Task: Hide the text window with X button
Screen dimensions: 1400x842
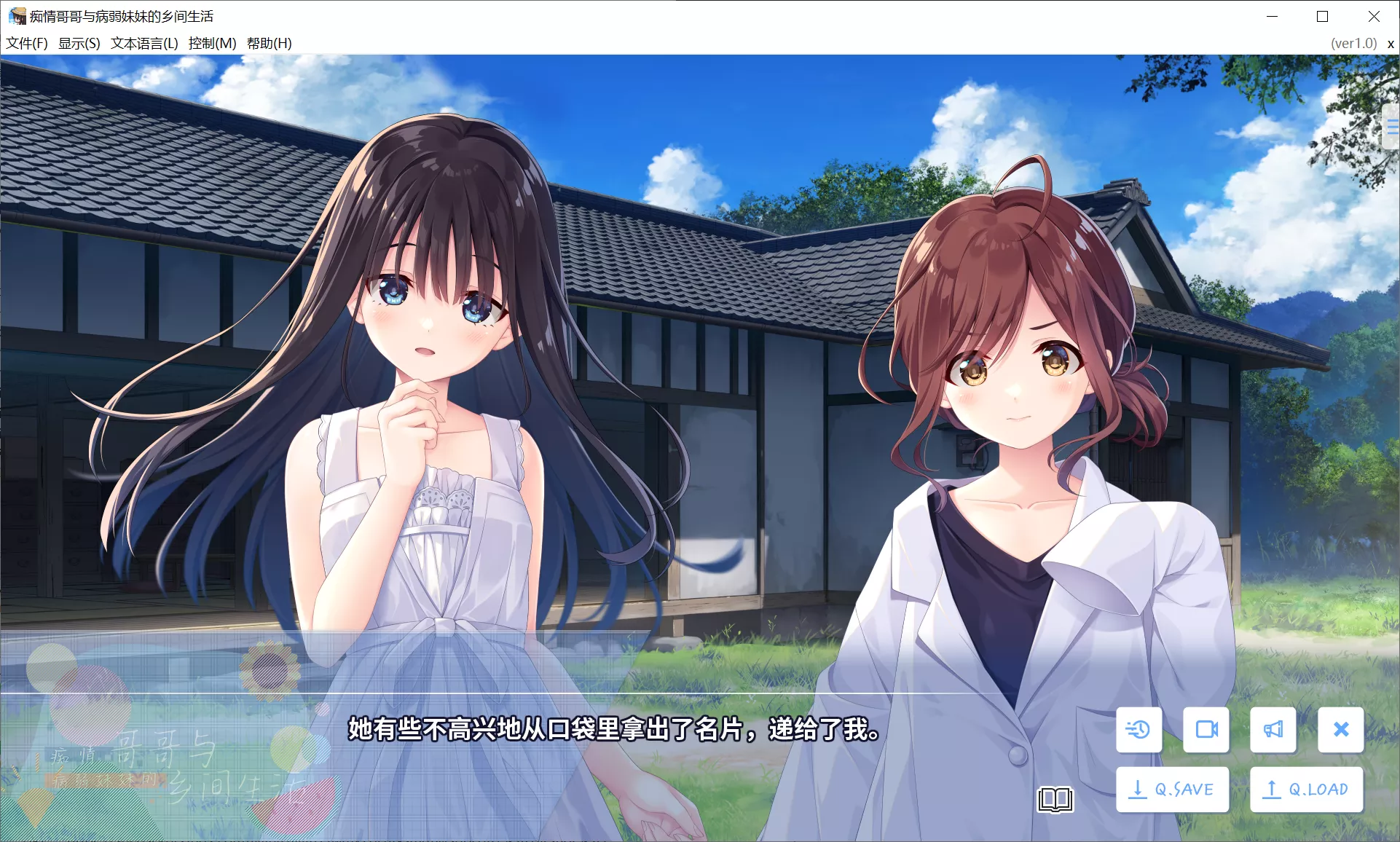Action: 1340,729
